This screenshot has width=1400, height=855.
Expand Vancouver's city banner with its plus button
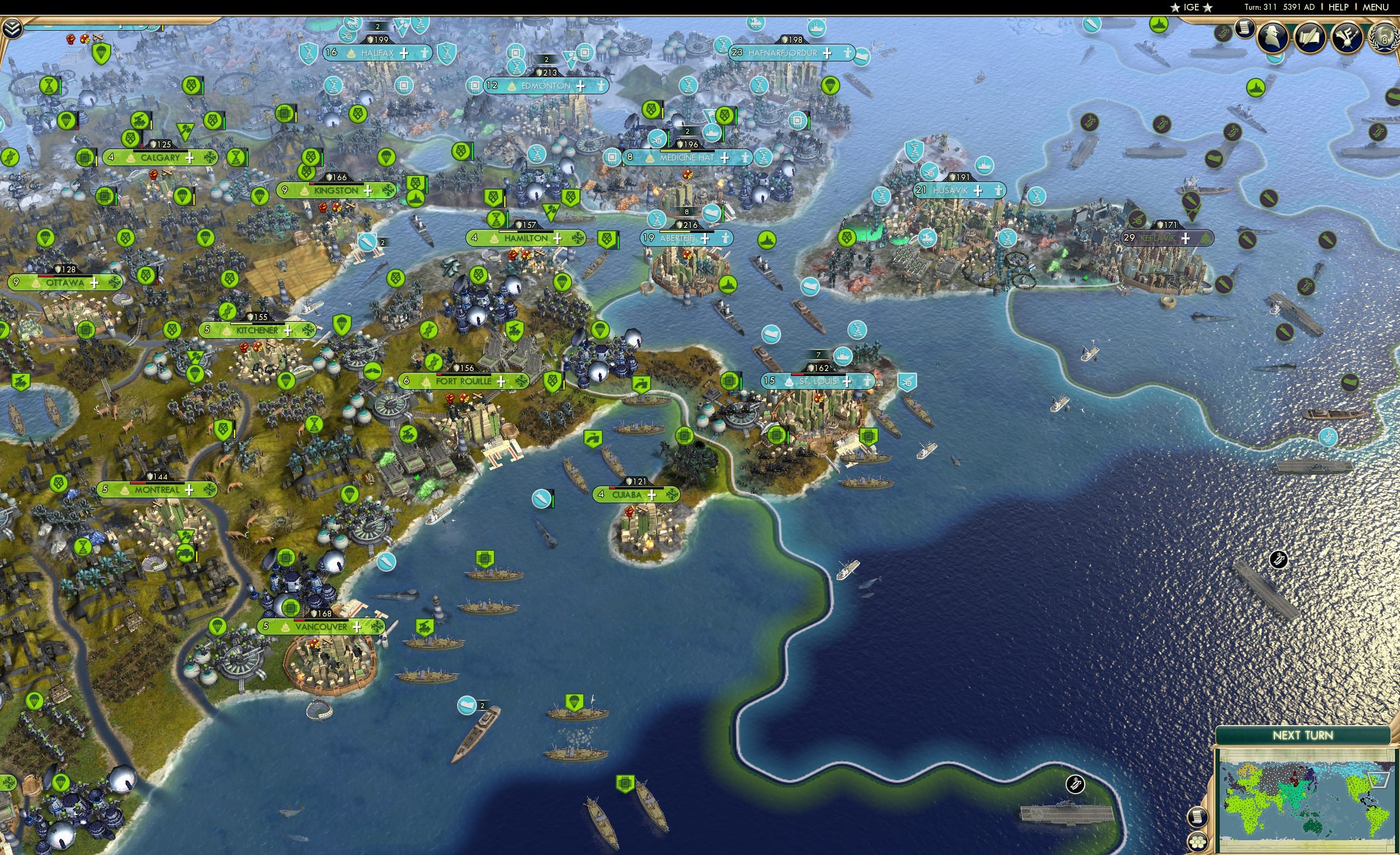tap(356, 627)
